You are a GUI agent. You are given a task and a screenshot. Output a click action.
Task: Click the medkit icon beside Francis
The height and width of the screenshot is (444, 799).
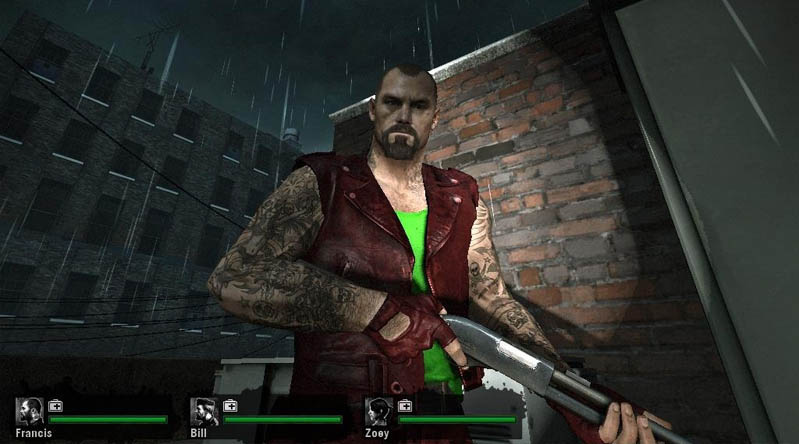(55, 405)
